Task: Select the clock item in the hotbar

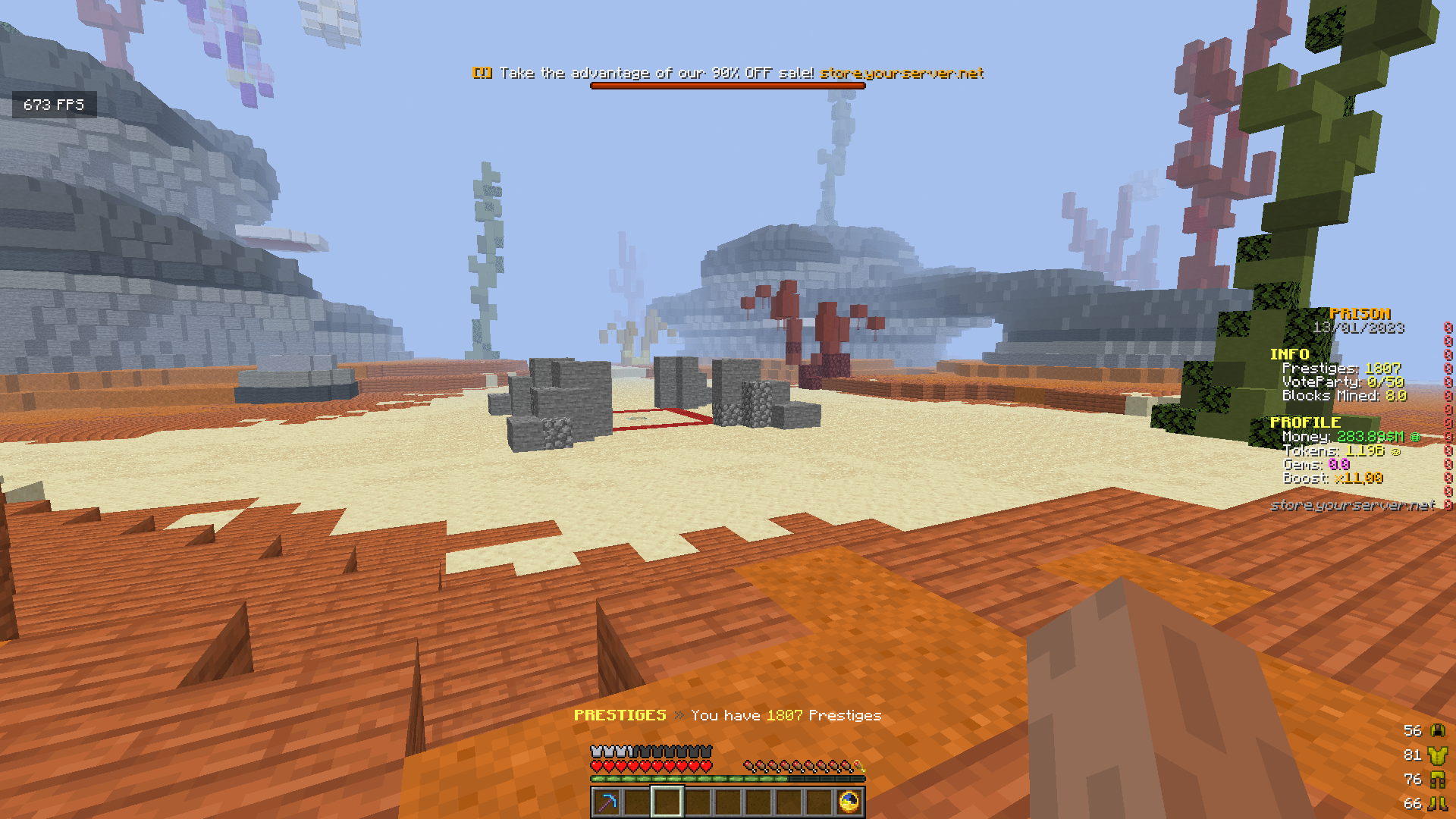Action: click(x=849, y=802)
